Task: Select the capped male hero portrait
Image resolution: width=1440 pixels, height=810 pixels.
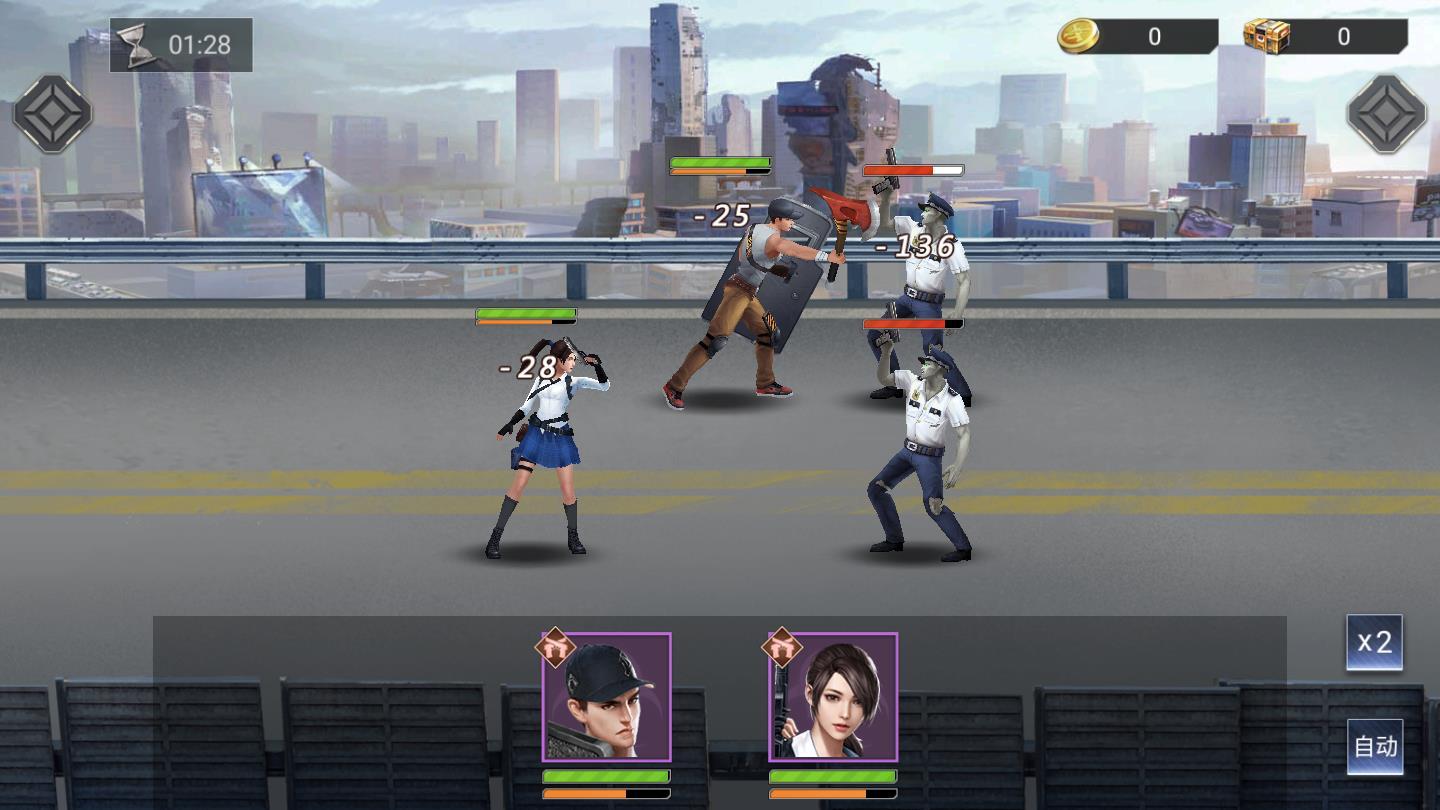Action: pos(606,698)
